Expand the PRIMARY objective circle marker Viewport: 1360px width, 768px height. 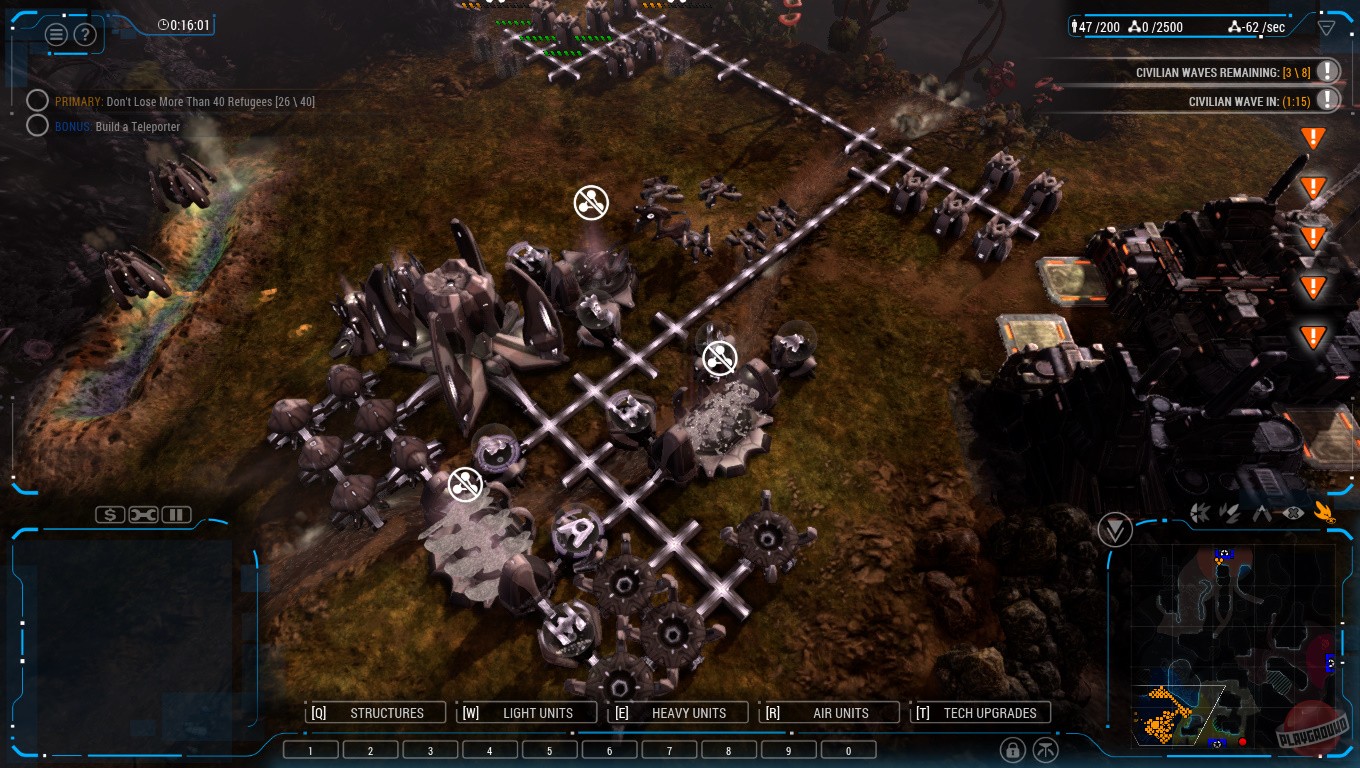(38, 100)
